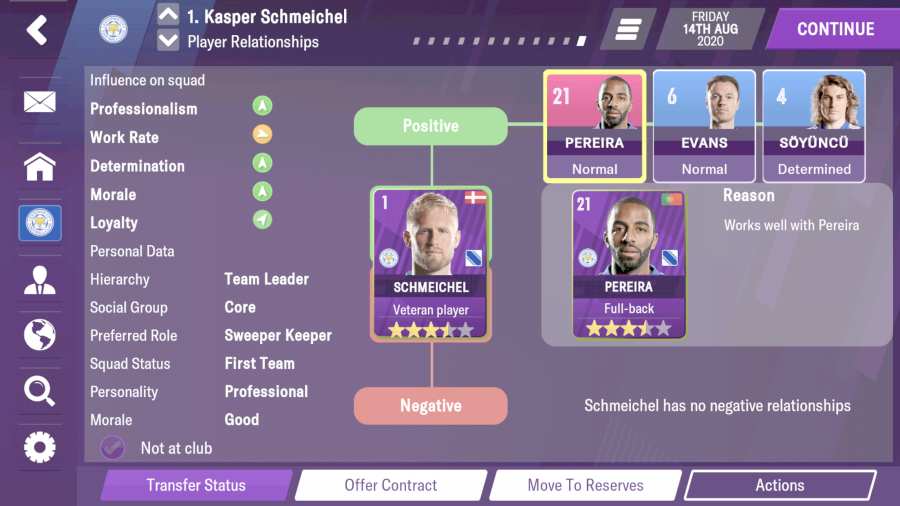Screen dimensions: 900x506
Task: Choose Offer Contract
Action: coord(391,485)
